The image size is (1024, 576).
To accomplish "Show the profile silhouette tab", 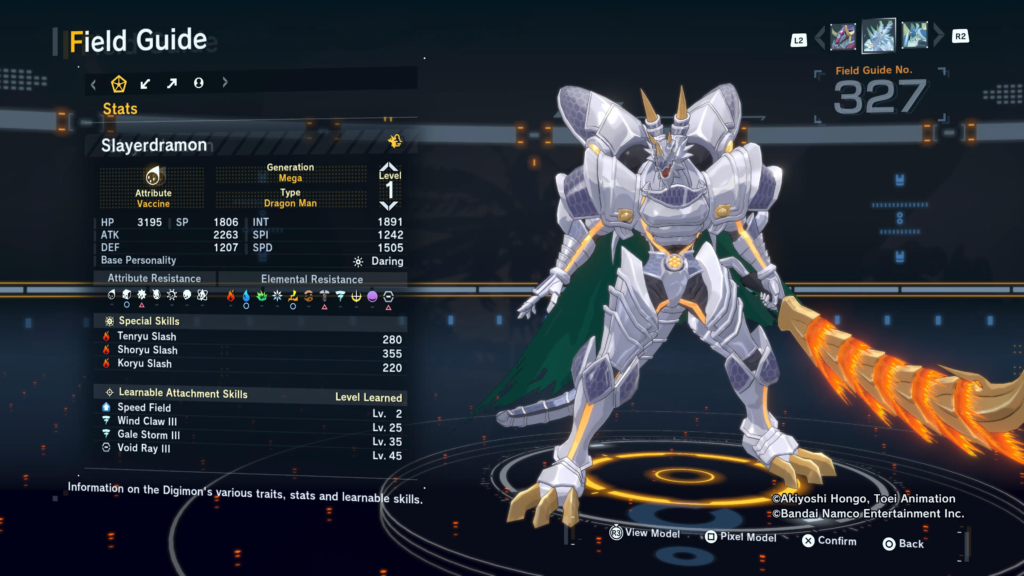I will pyautogui.click(x=198, y=83).
